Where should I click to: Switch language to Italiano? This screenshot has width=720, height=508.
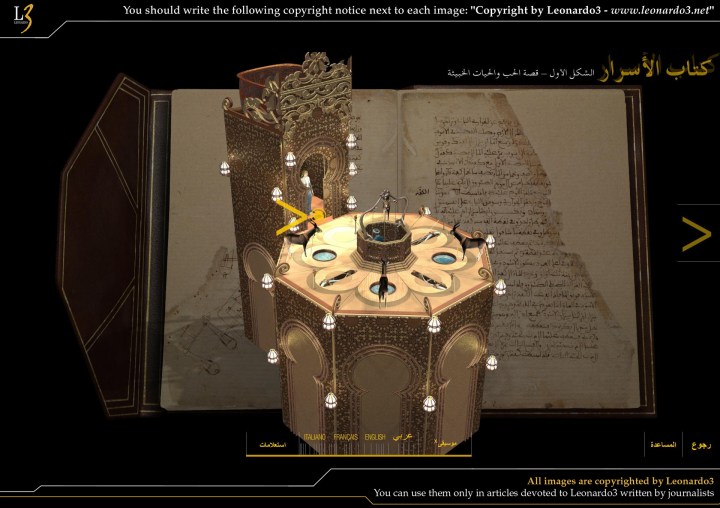tap(315, 437)
